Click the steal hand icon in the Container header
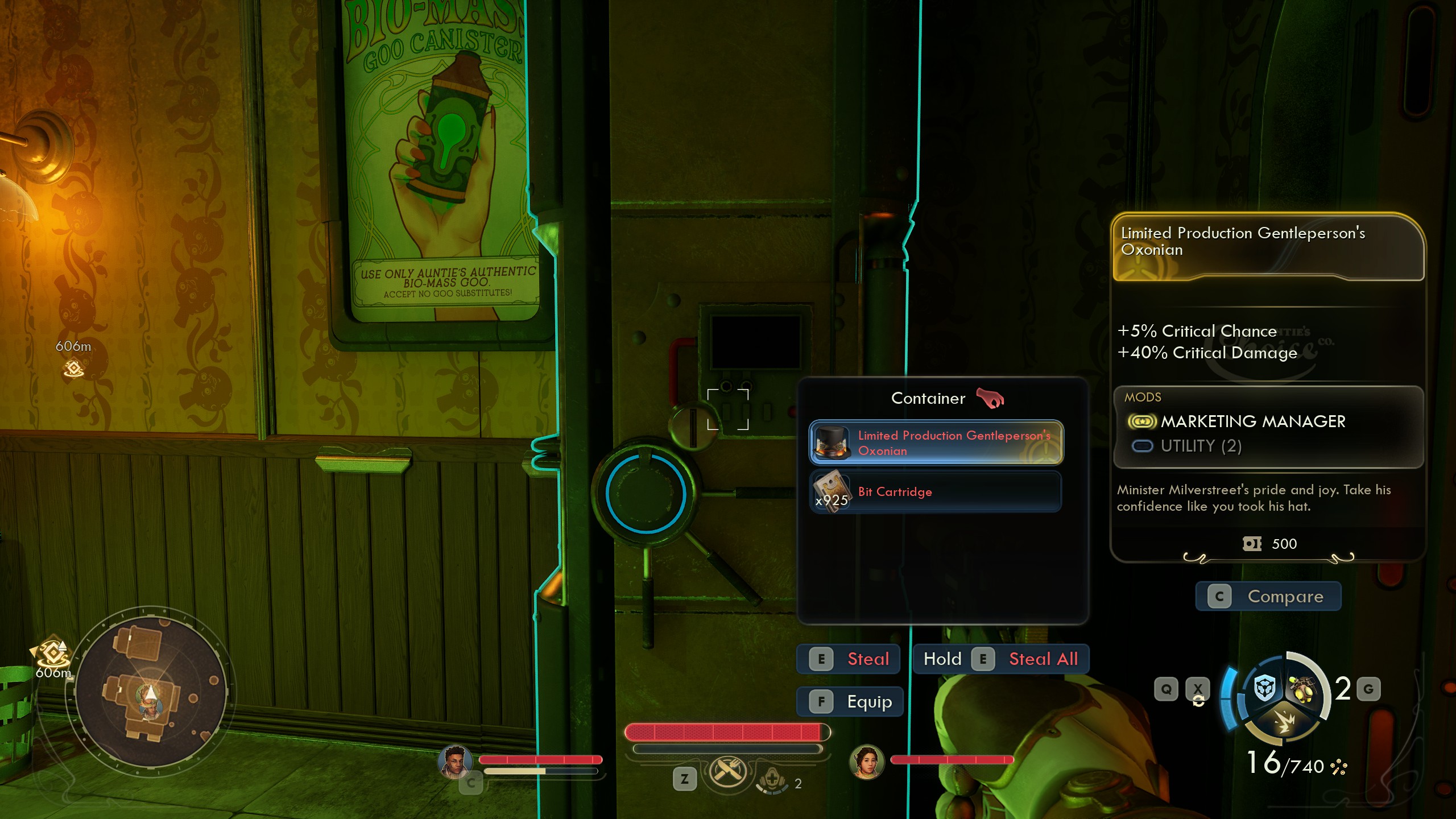 point(992,398)
